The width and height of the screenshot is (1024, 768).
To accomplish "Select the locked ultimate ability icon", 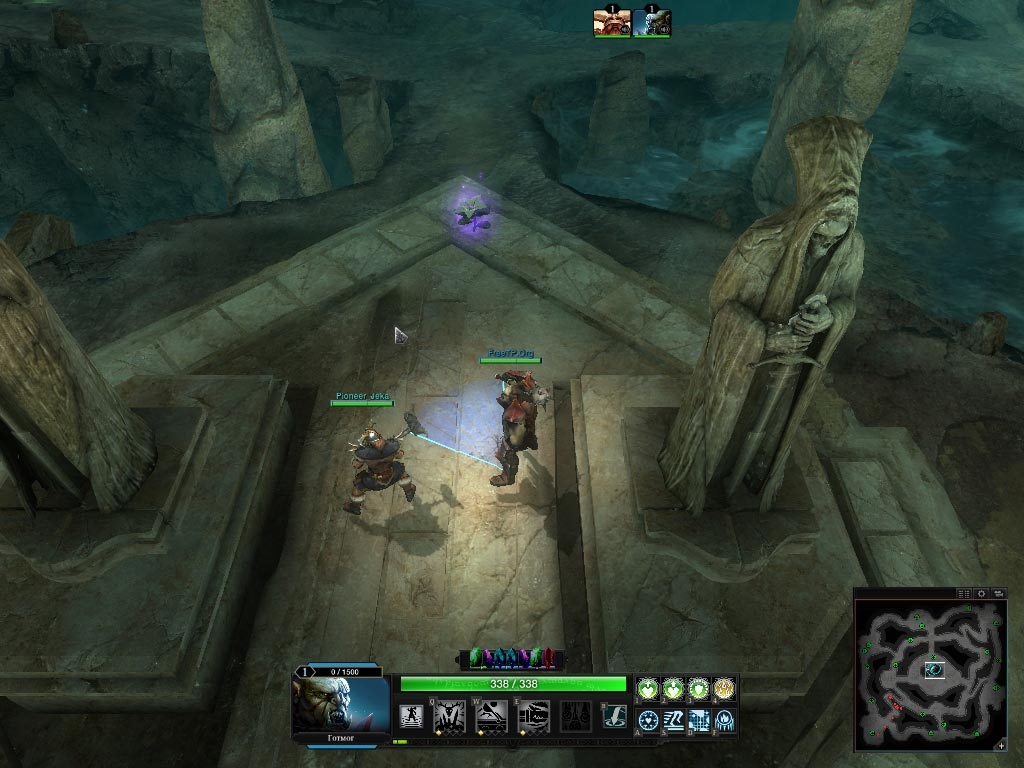I will click(x=574, y=715).
